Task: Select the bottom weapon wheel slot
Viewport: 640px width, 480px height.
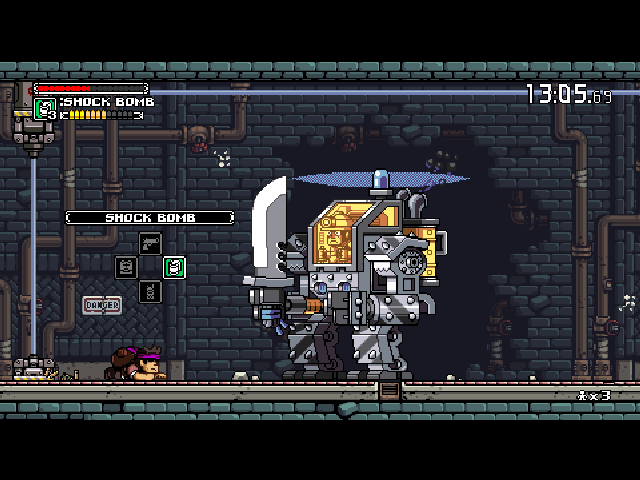Action: [x=150, y=291]
